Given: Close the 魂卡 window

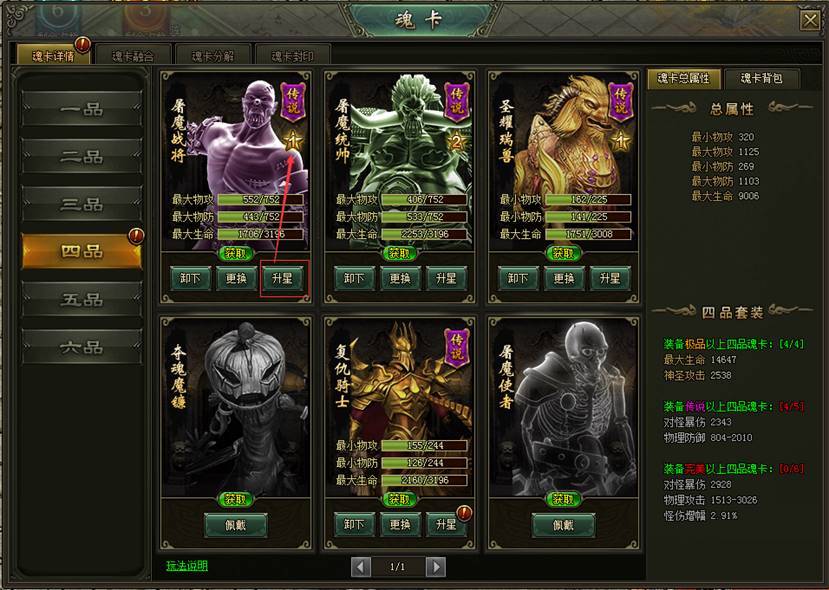Looking at the screenshot, I should tap(809, 19).
